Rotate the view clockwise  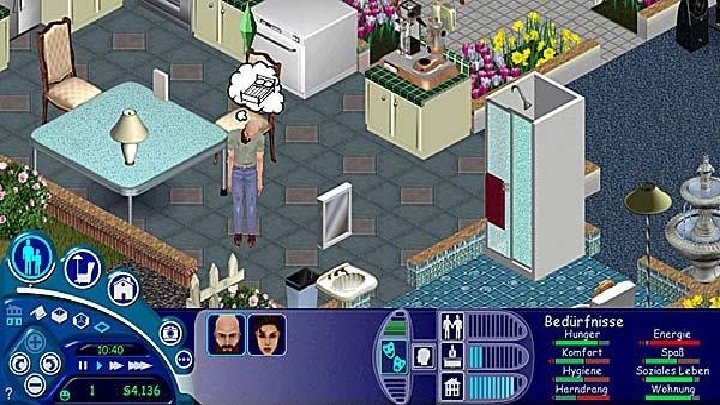(52, 362)
